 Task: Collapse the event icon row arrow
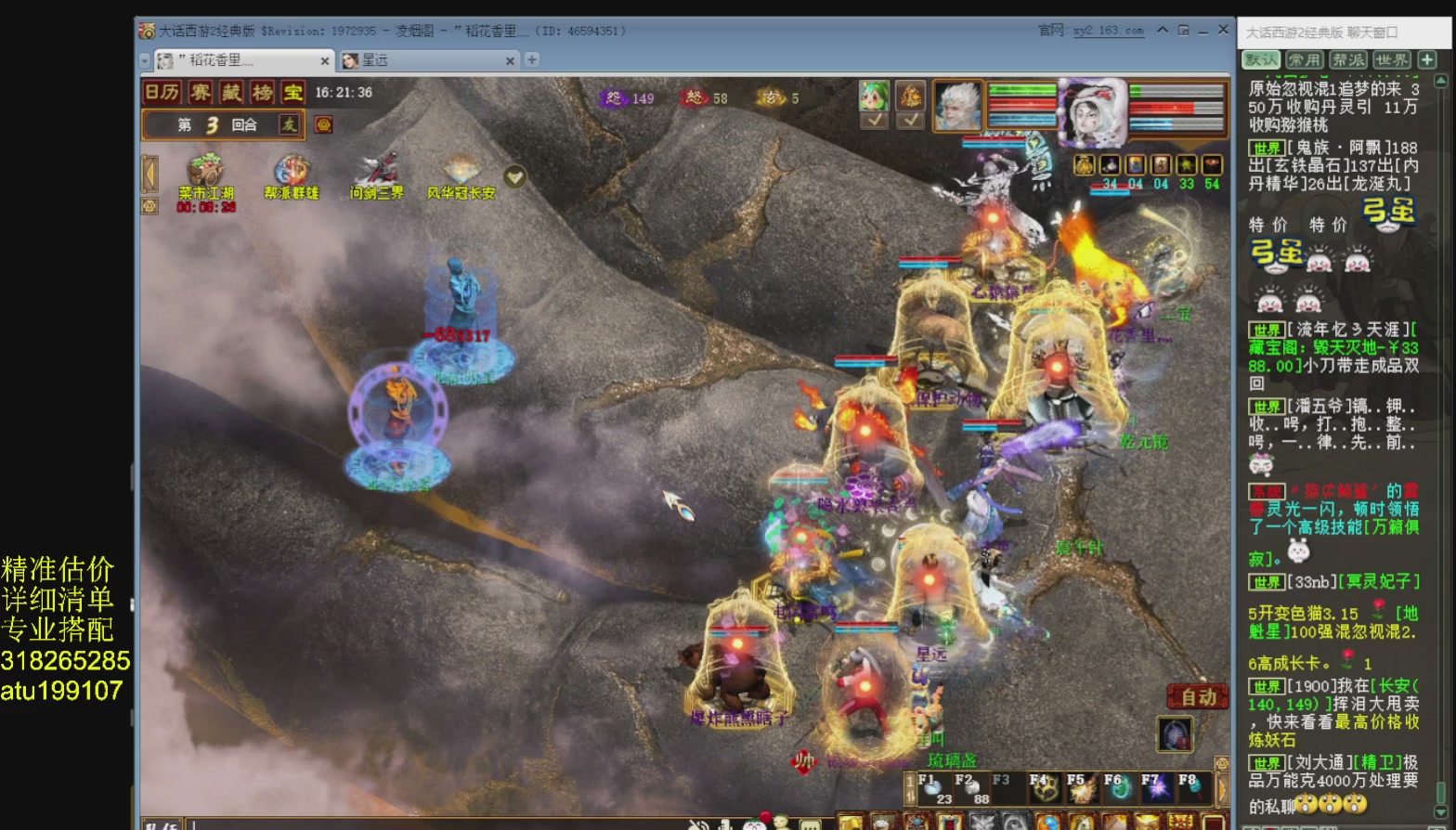pos(149,174)
